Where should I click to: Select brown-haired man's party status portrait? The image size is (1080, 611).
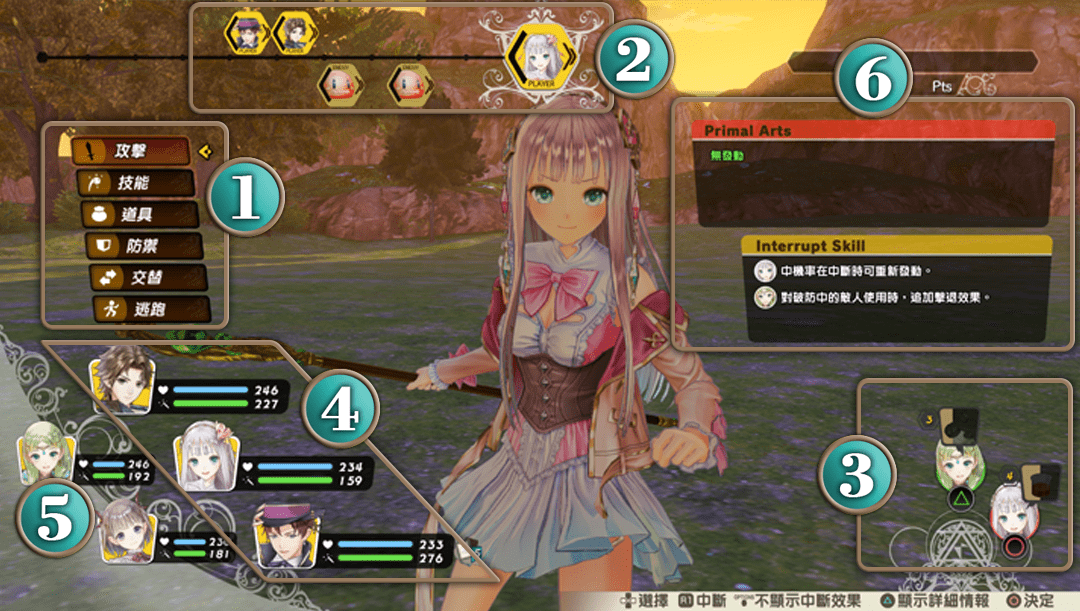(122, 378)
